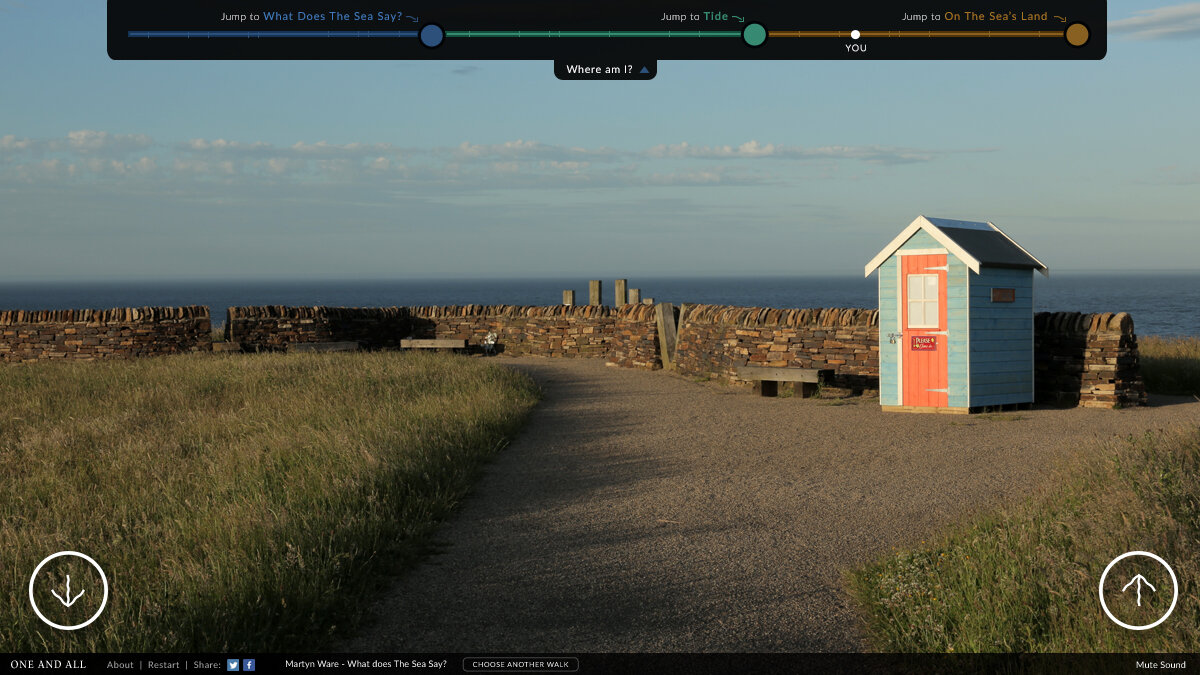Restart the walk

164,665
